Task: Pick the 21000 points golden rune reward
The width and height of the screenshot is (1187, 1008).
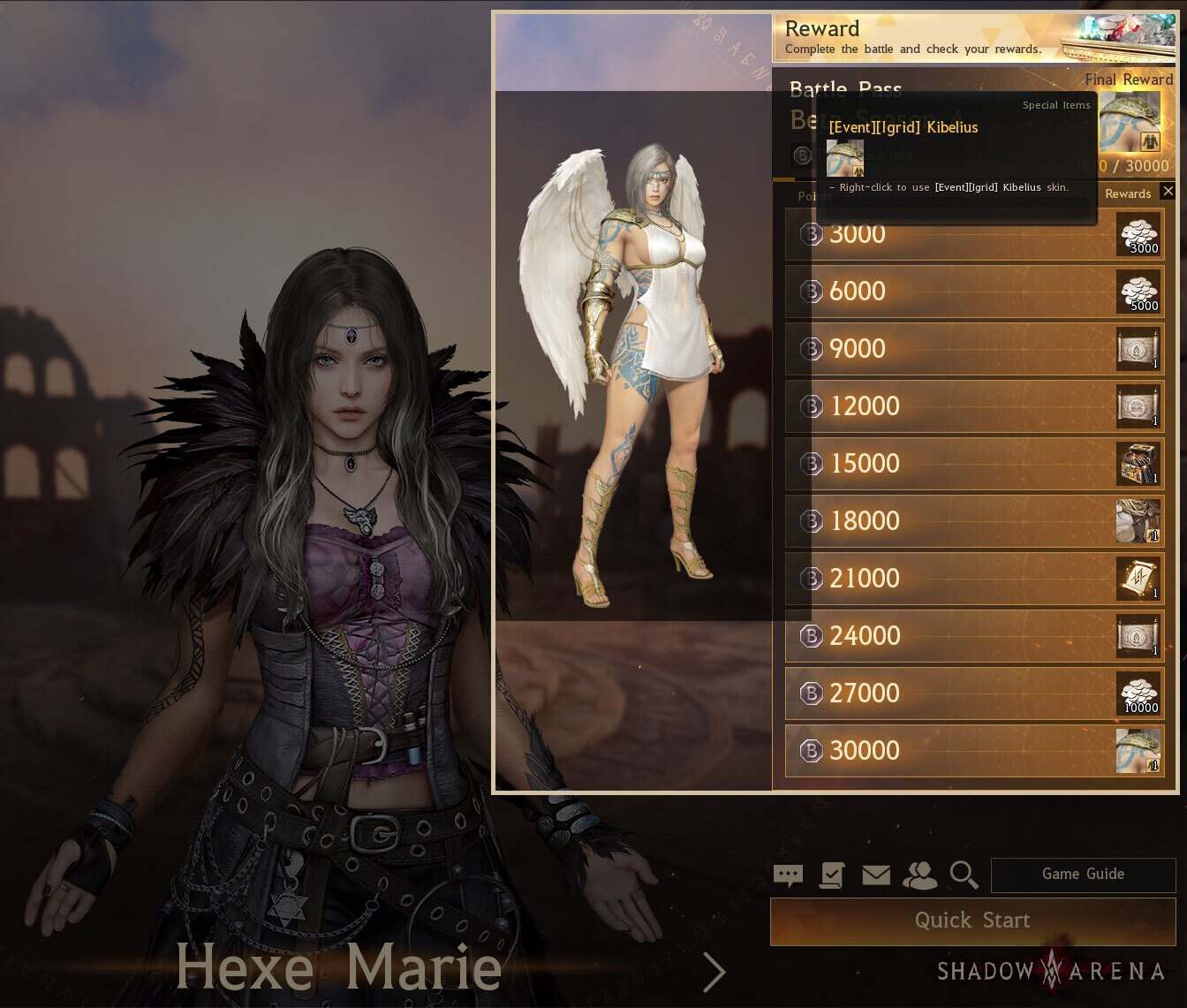Action: [x=1138, y=579]
